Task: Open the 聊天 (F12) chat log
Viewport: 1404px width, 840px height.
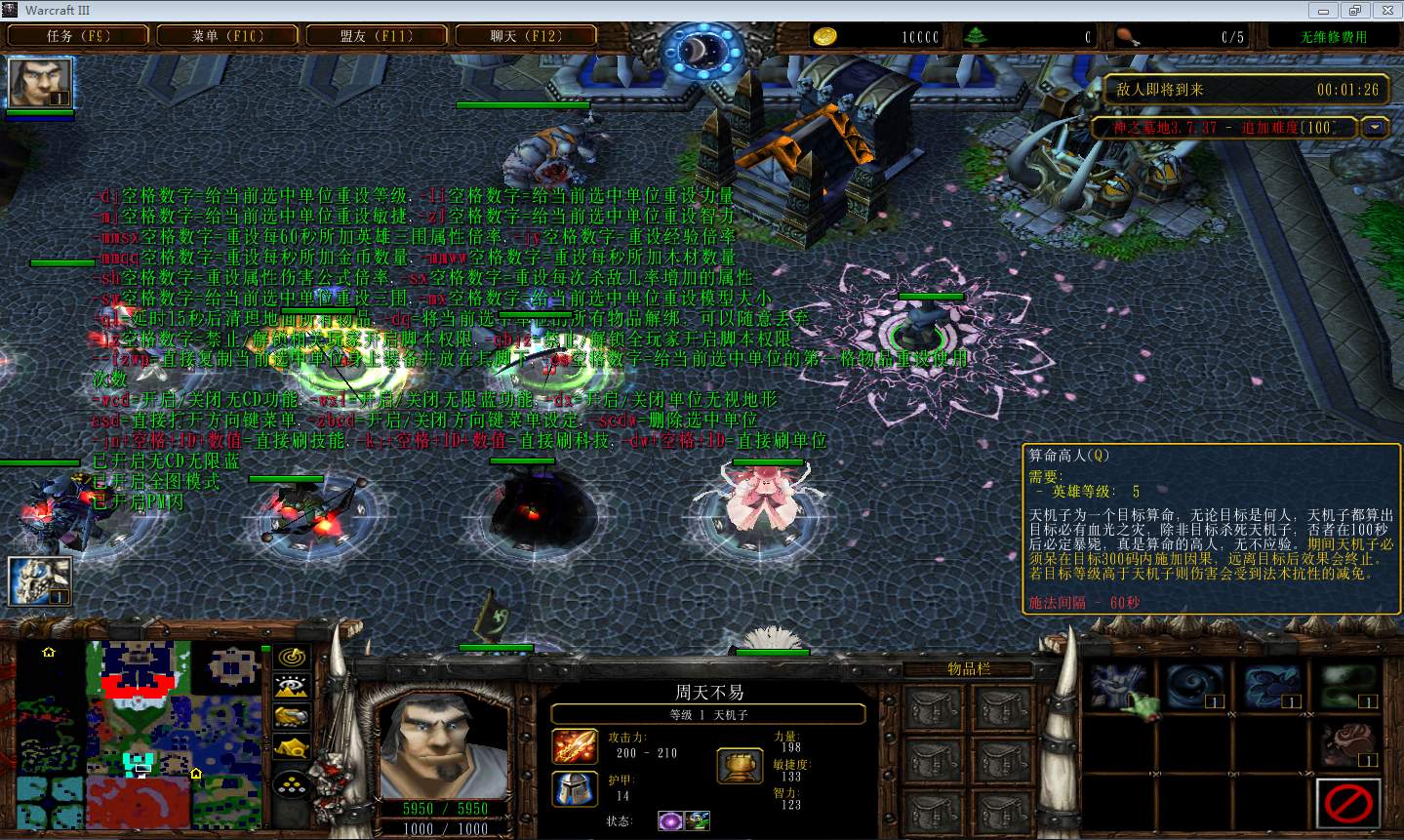Action: coord(526,36)
